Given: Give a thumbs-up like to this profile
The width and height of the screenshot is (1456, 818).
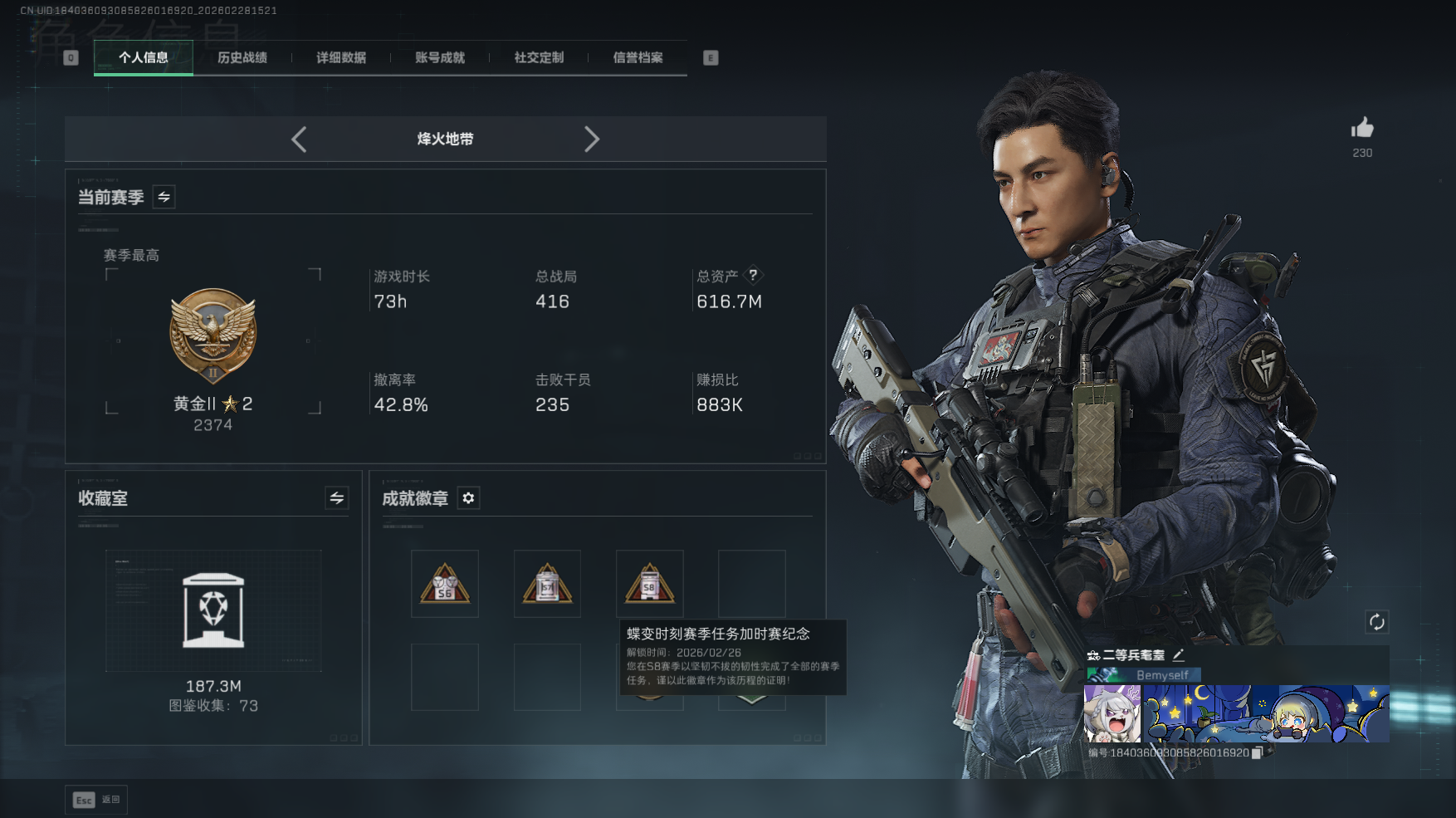Looking at the screenshot, I should tap(1362, 129).
